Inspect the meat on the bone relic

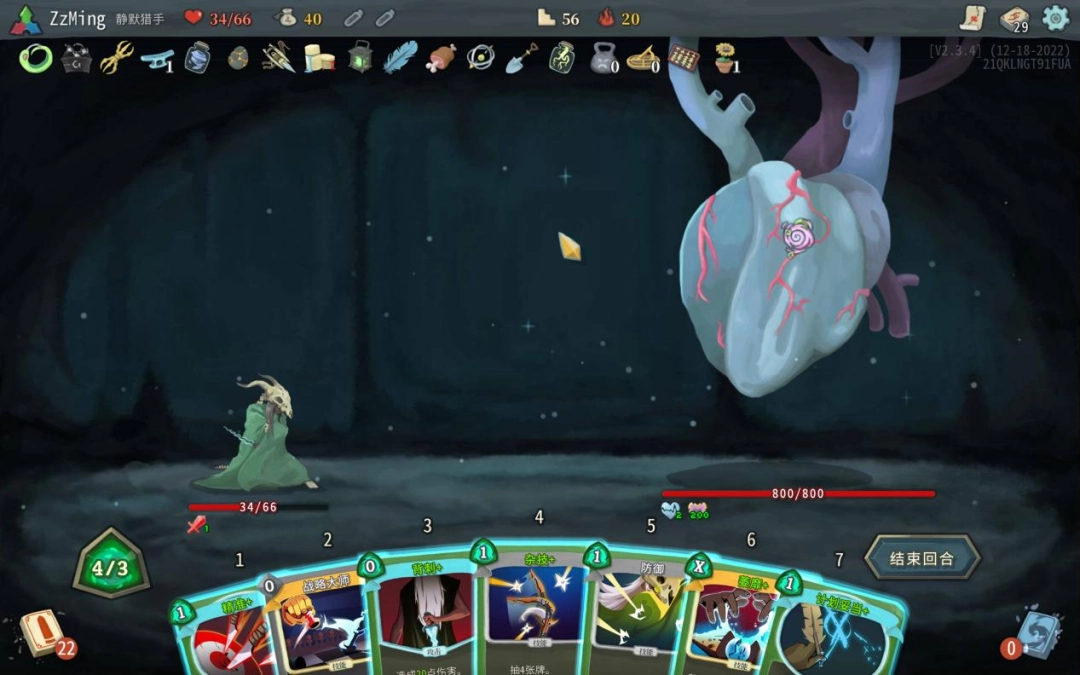coord(441,58)
